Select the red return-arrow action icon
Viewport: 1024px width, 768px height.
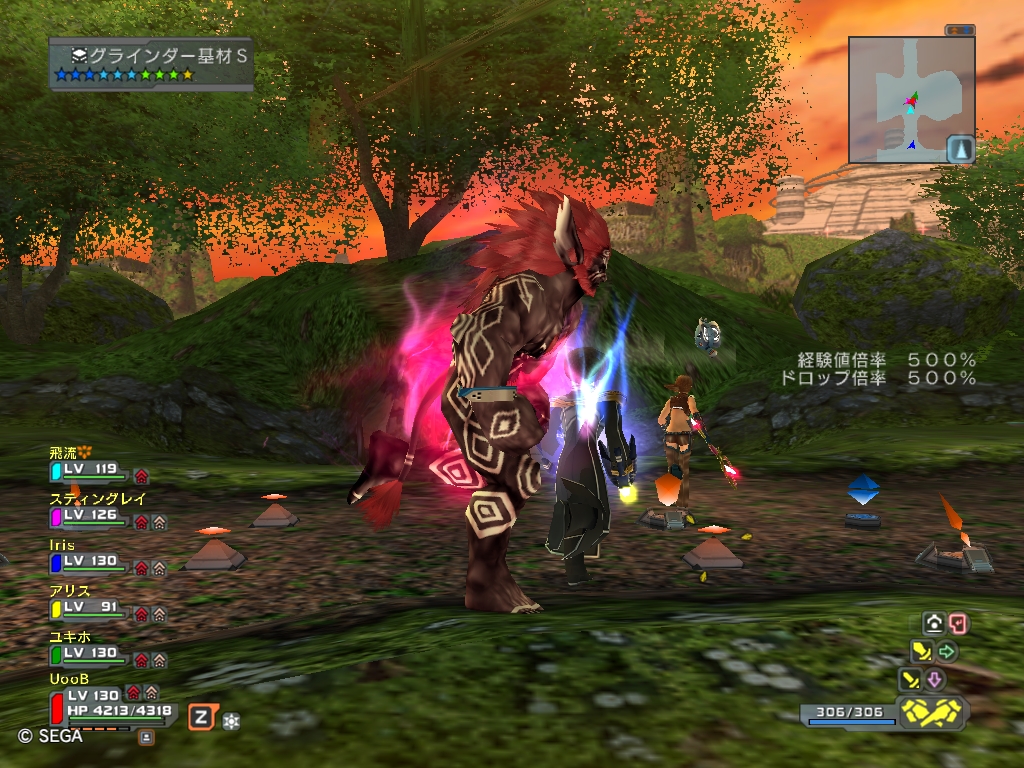pos(958,624)
